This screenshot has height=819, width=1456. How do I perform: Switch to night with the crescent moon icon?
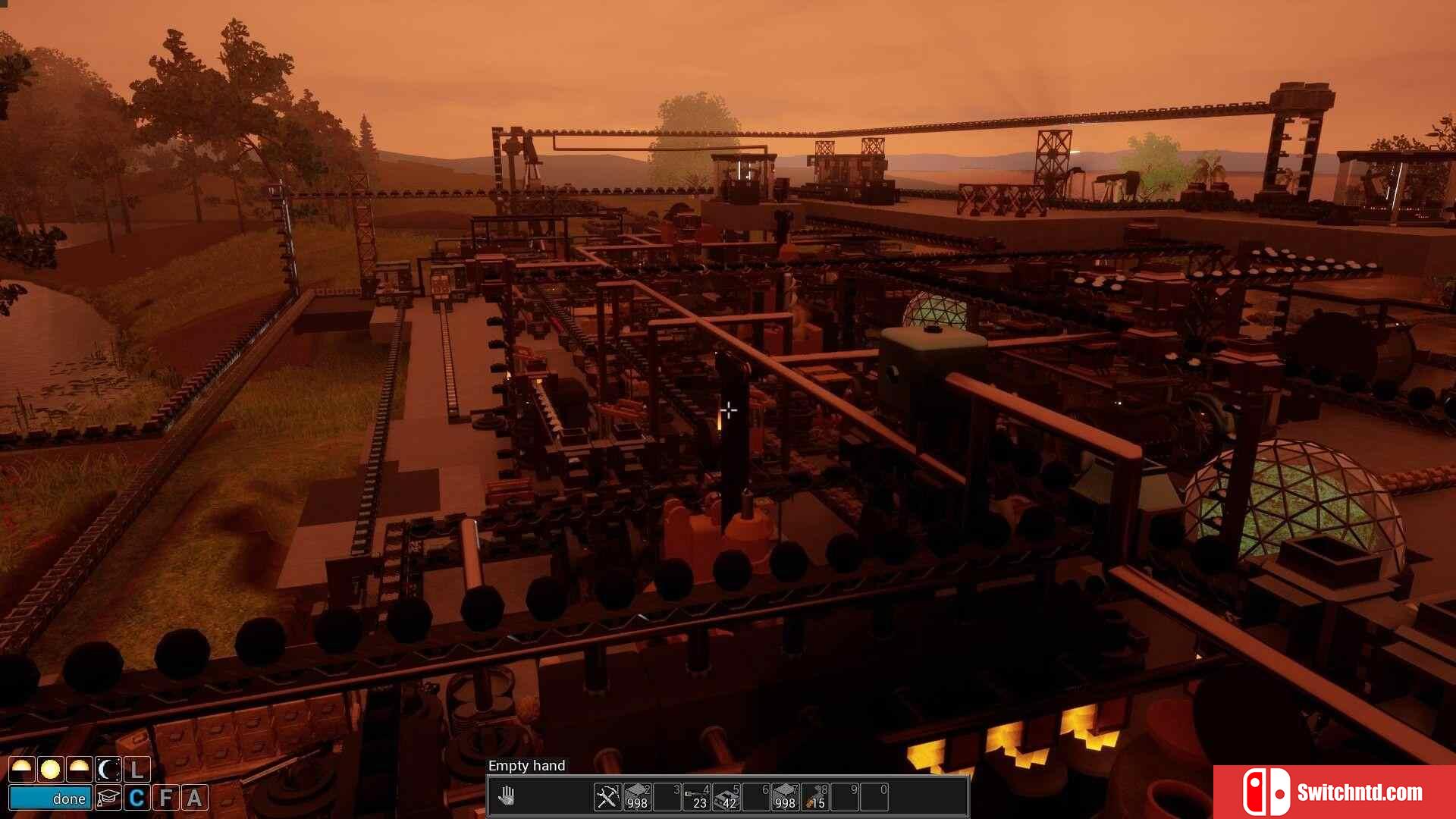(108, 770)
